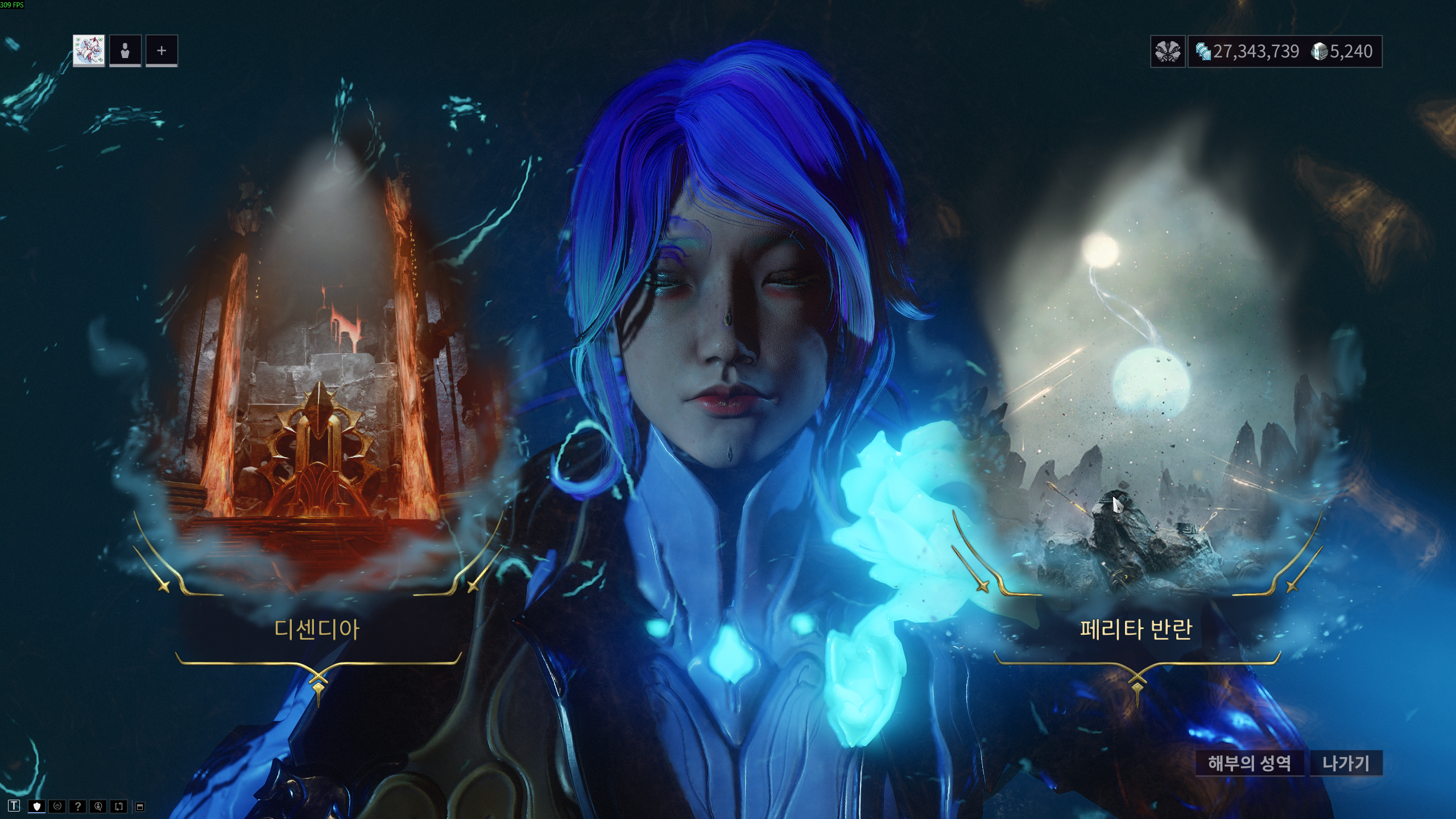Switch to the laurel wreath chat tab
Image resolution: width=1456 pixels, height=819 pixels.
pos(57,806)
